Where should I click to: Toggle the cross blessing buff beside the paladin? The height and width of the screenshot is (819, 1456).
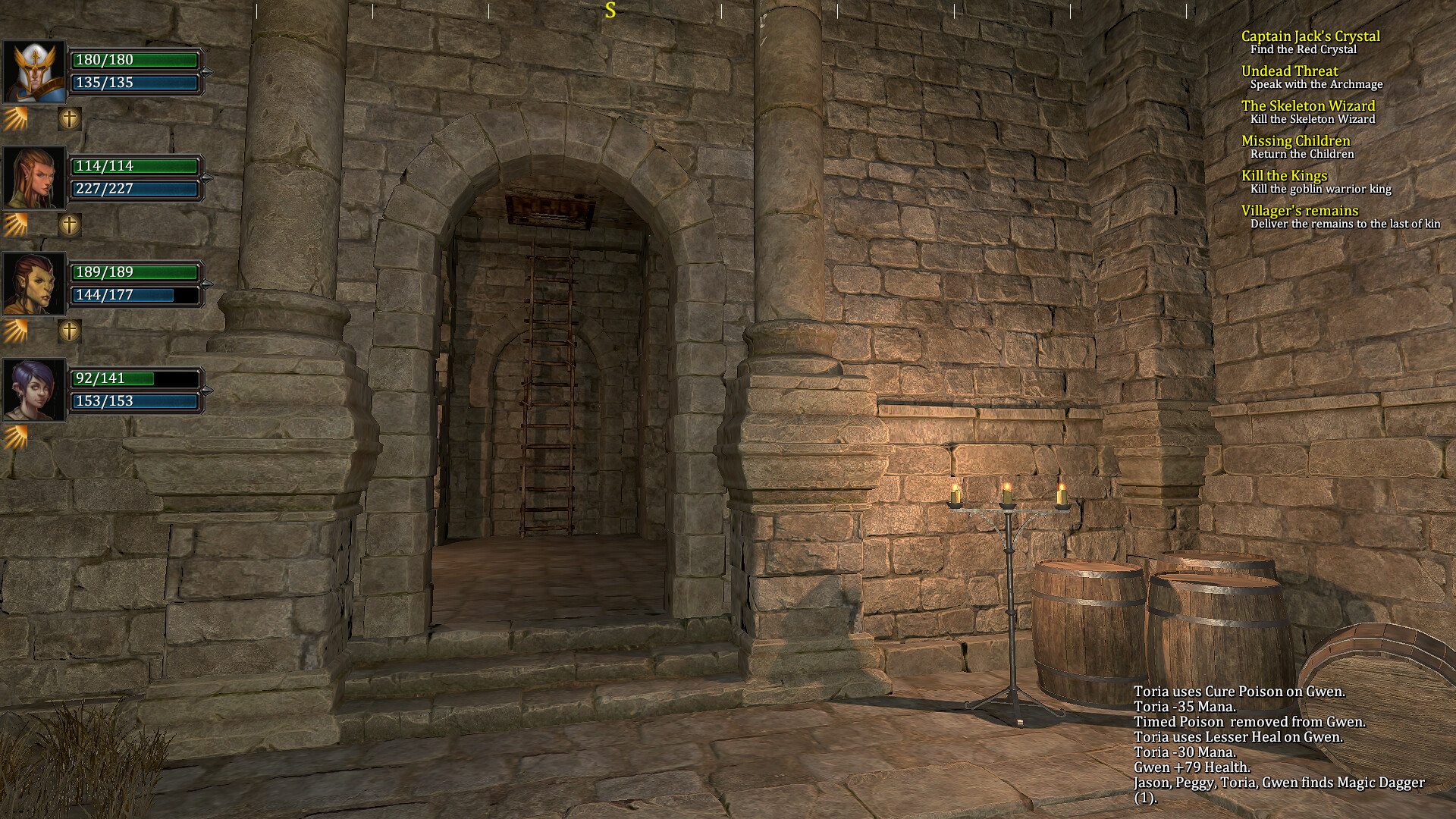pyautogui.click(x=70, y=120)
